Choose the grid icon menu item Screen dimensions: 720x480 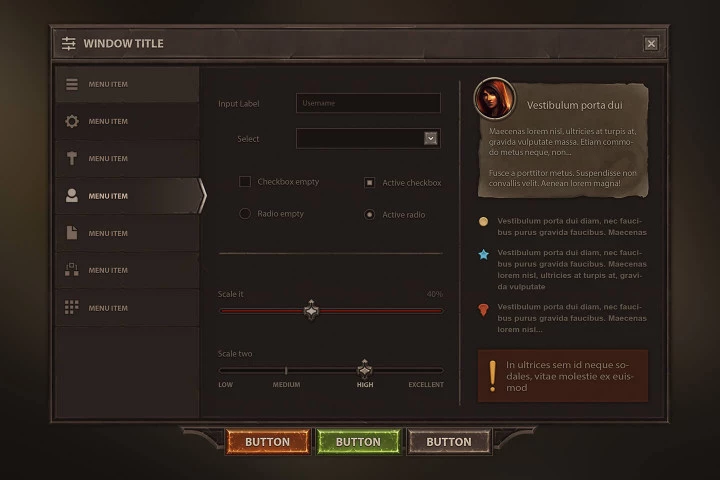click(126, 308)
